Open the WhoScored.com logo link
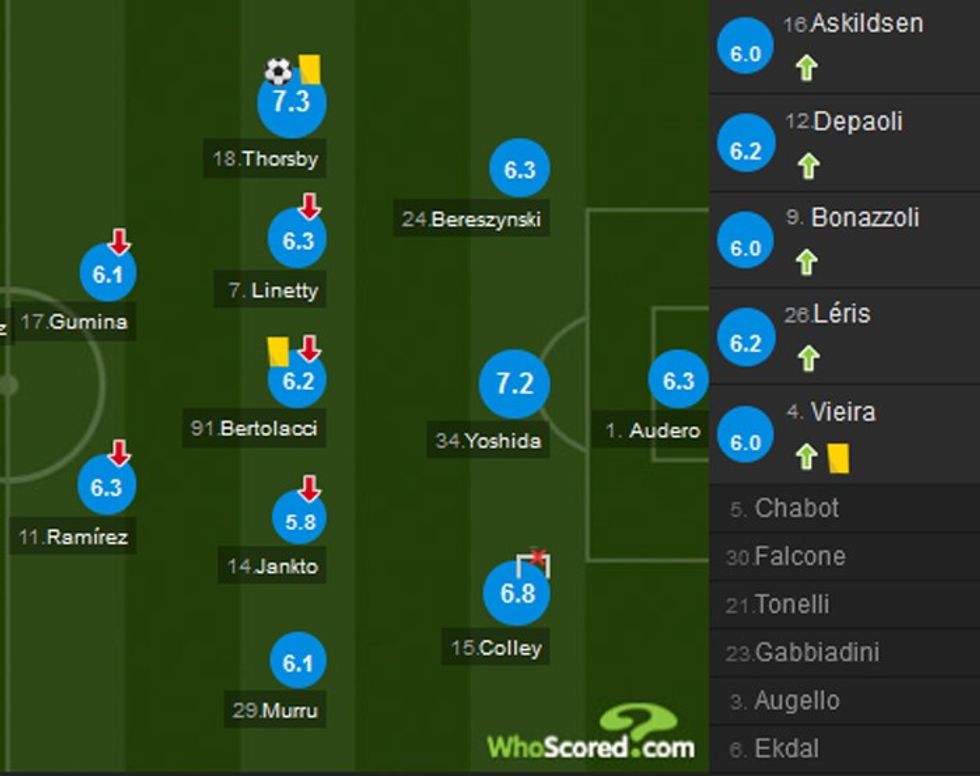 tap(592, 738)
